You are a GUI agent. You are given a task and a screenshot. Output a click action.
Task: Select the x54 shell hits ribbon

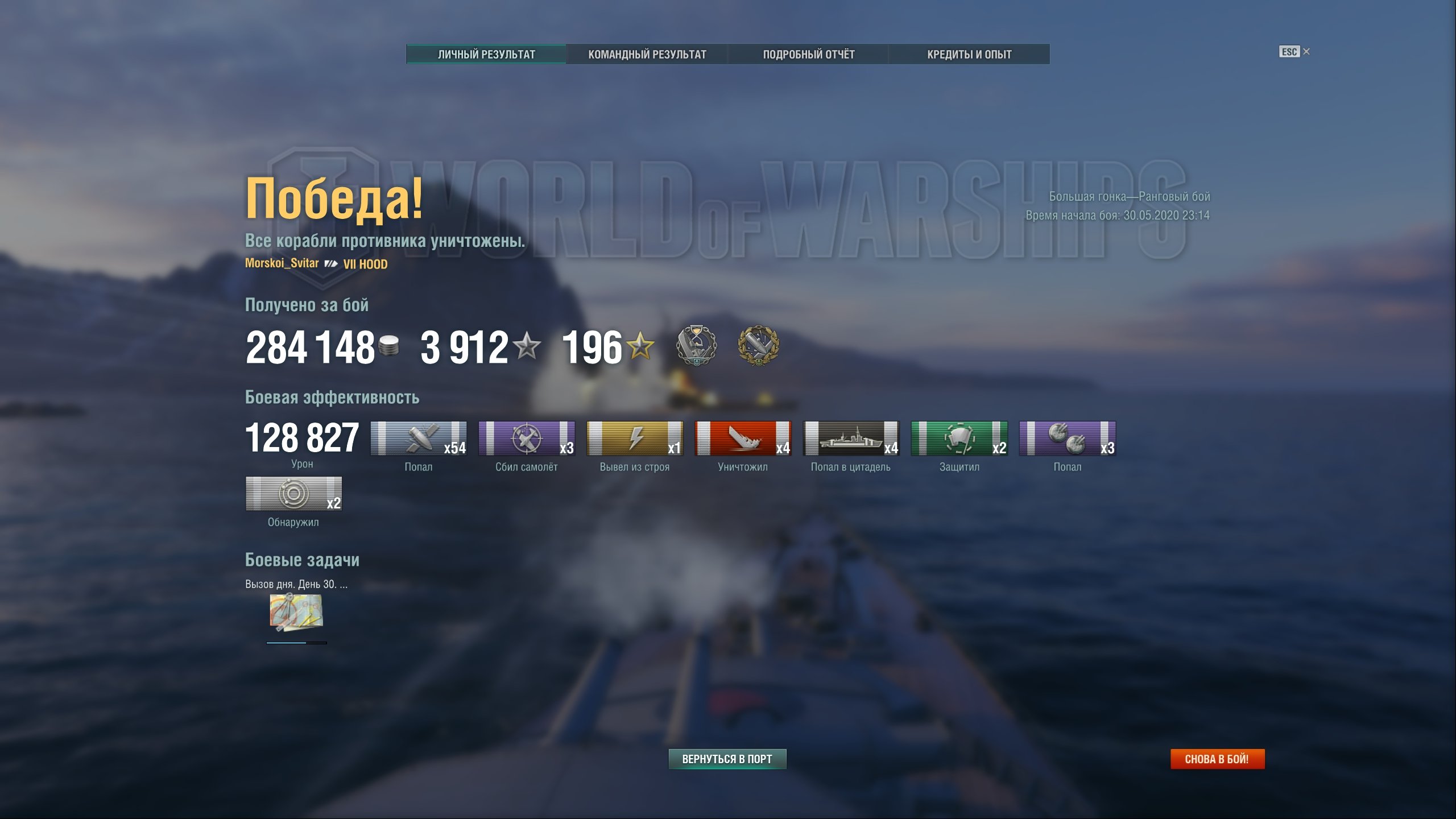coord(419,439)
